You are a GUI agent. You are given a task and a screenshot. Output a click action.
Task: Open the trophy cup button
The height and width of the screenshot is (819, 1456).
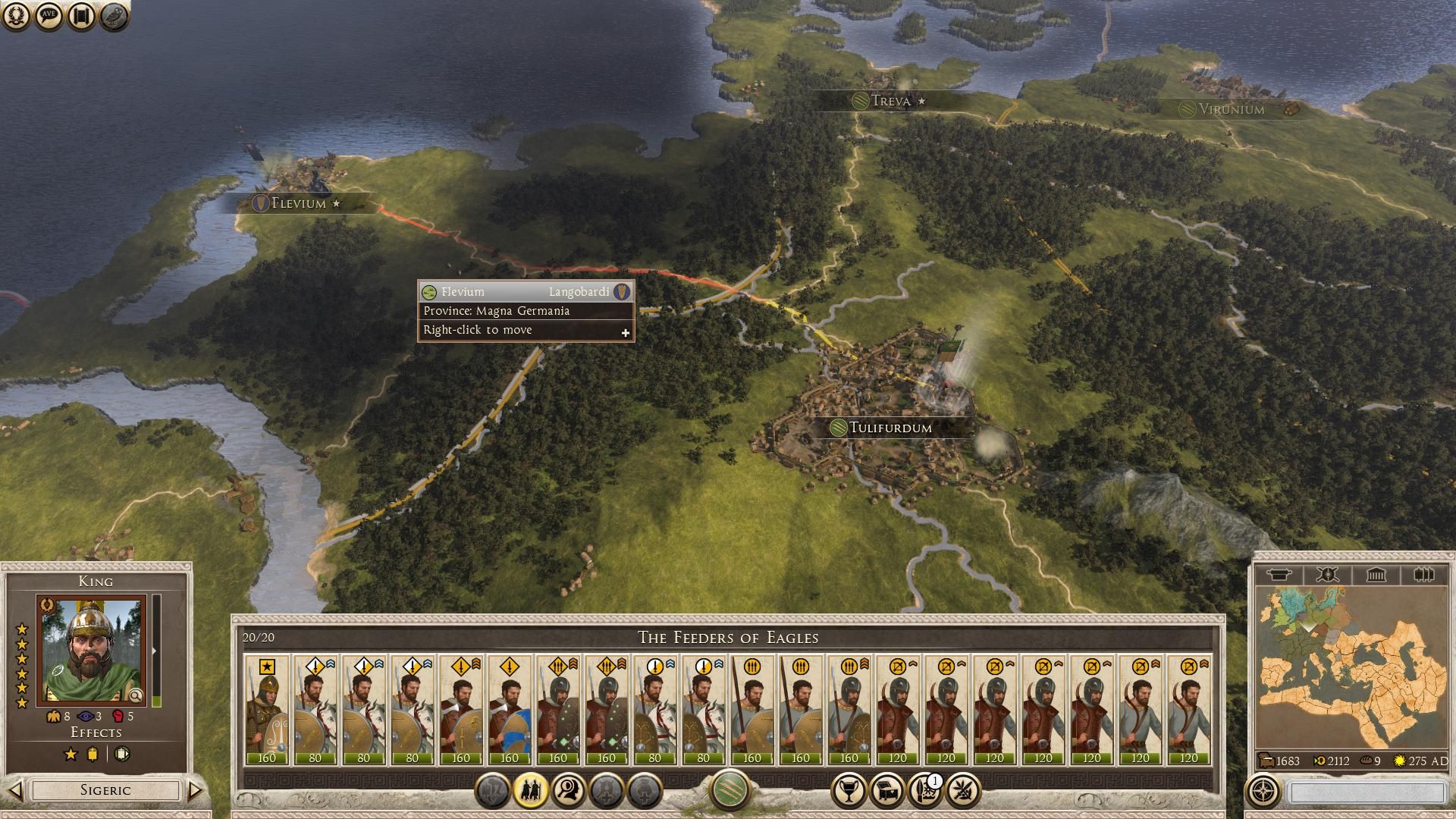[x=849, y=791]
